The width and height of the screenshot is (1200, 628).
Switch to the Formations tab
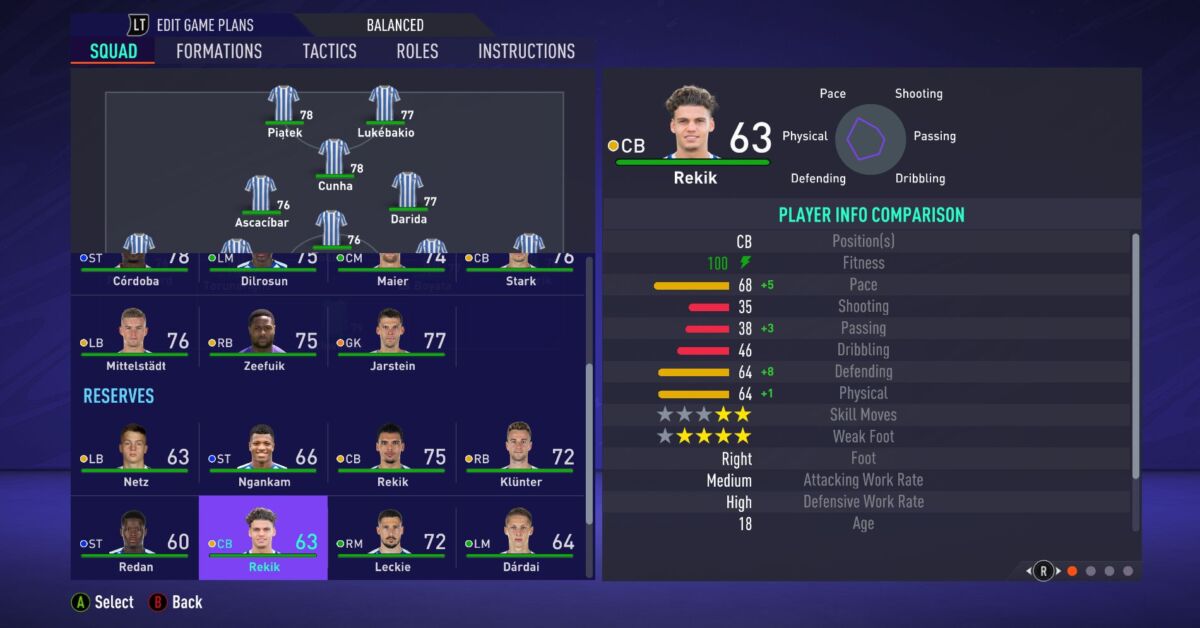[219, 51]
